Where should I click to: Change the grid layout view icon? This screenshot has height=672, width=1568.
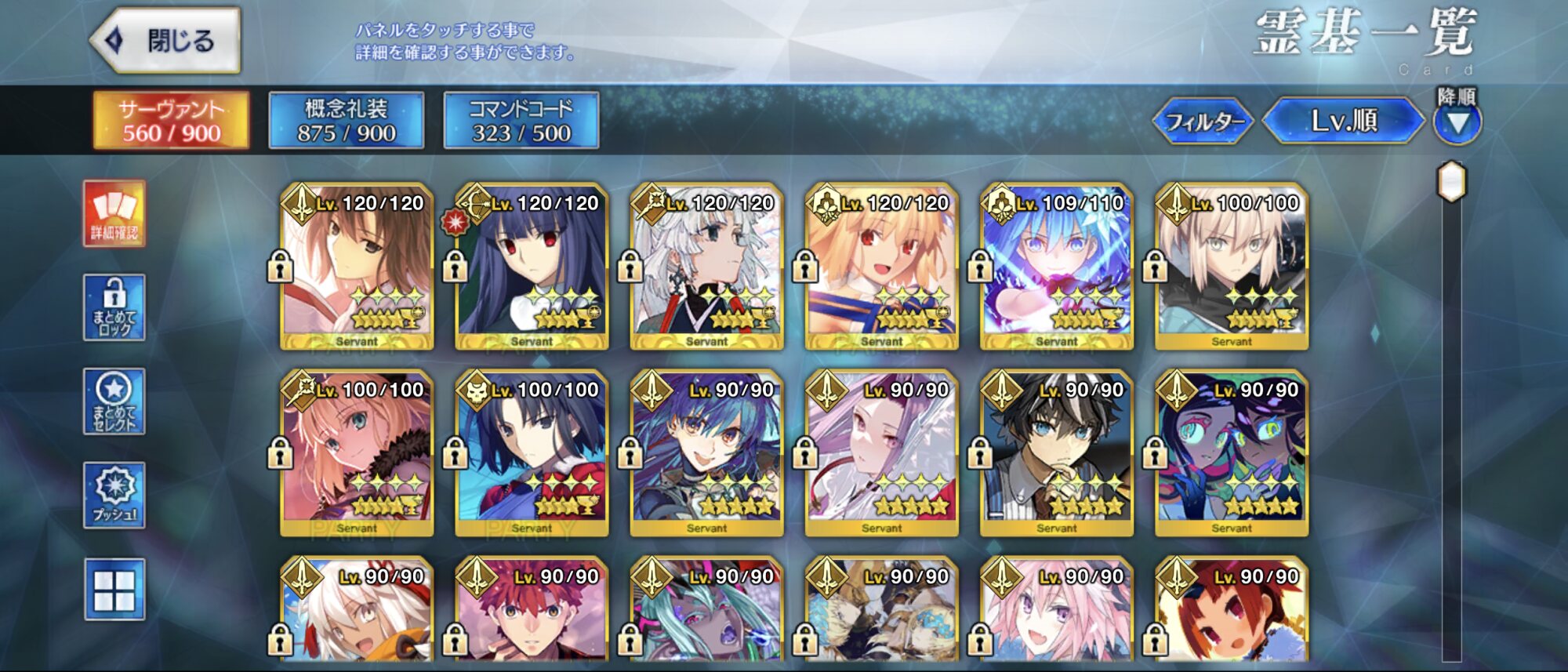114,590
